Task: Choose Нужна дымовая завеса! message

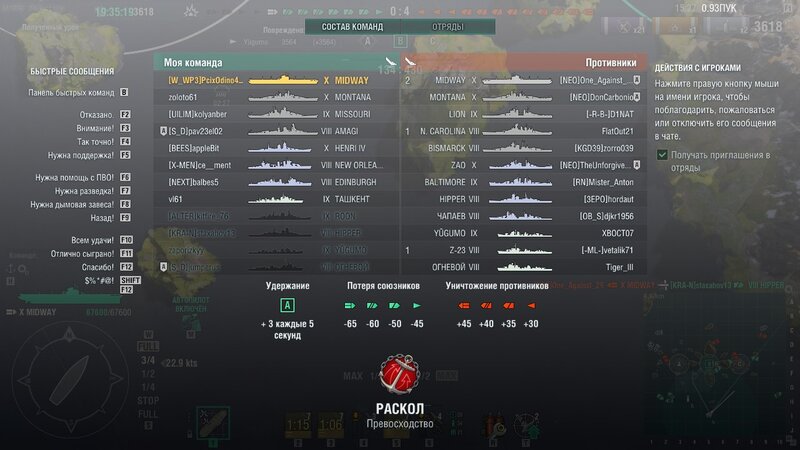Action: coord(73,204)
